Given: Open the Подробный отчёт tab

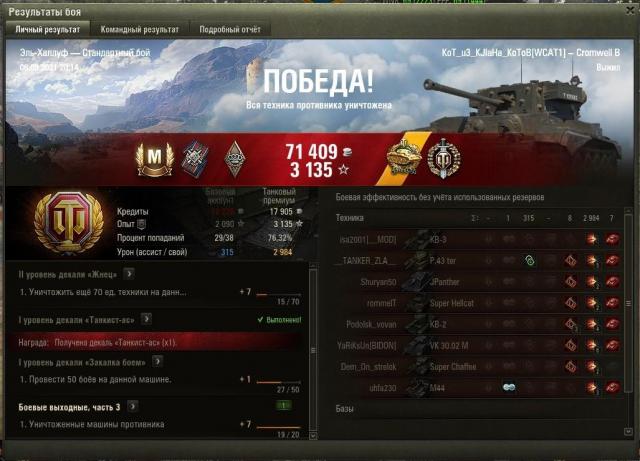Looking at the screenshot, I should (230, 30).
